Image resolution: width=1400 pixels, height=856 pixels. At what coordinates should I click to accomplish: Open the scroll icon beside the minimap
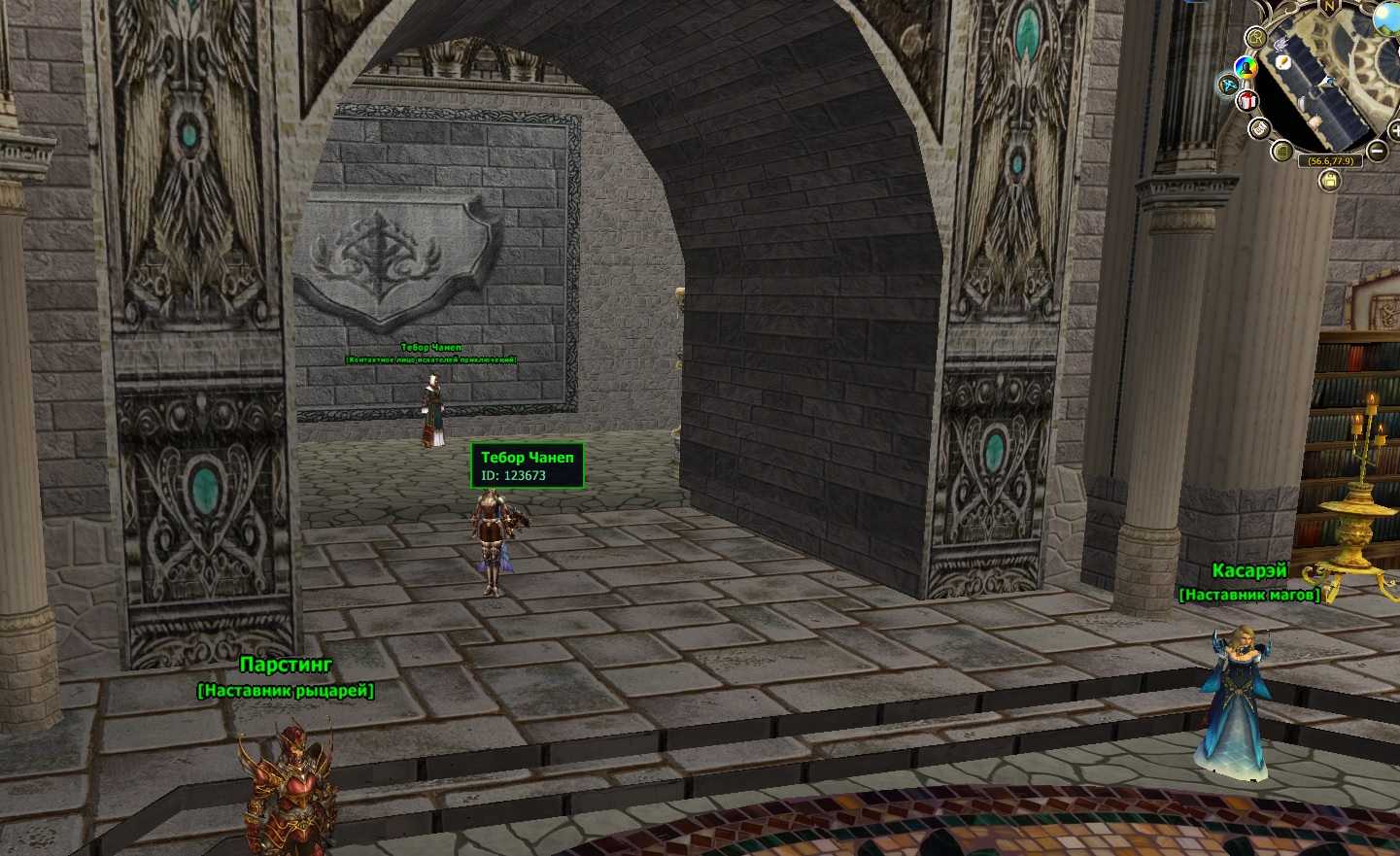point(1260,128)
